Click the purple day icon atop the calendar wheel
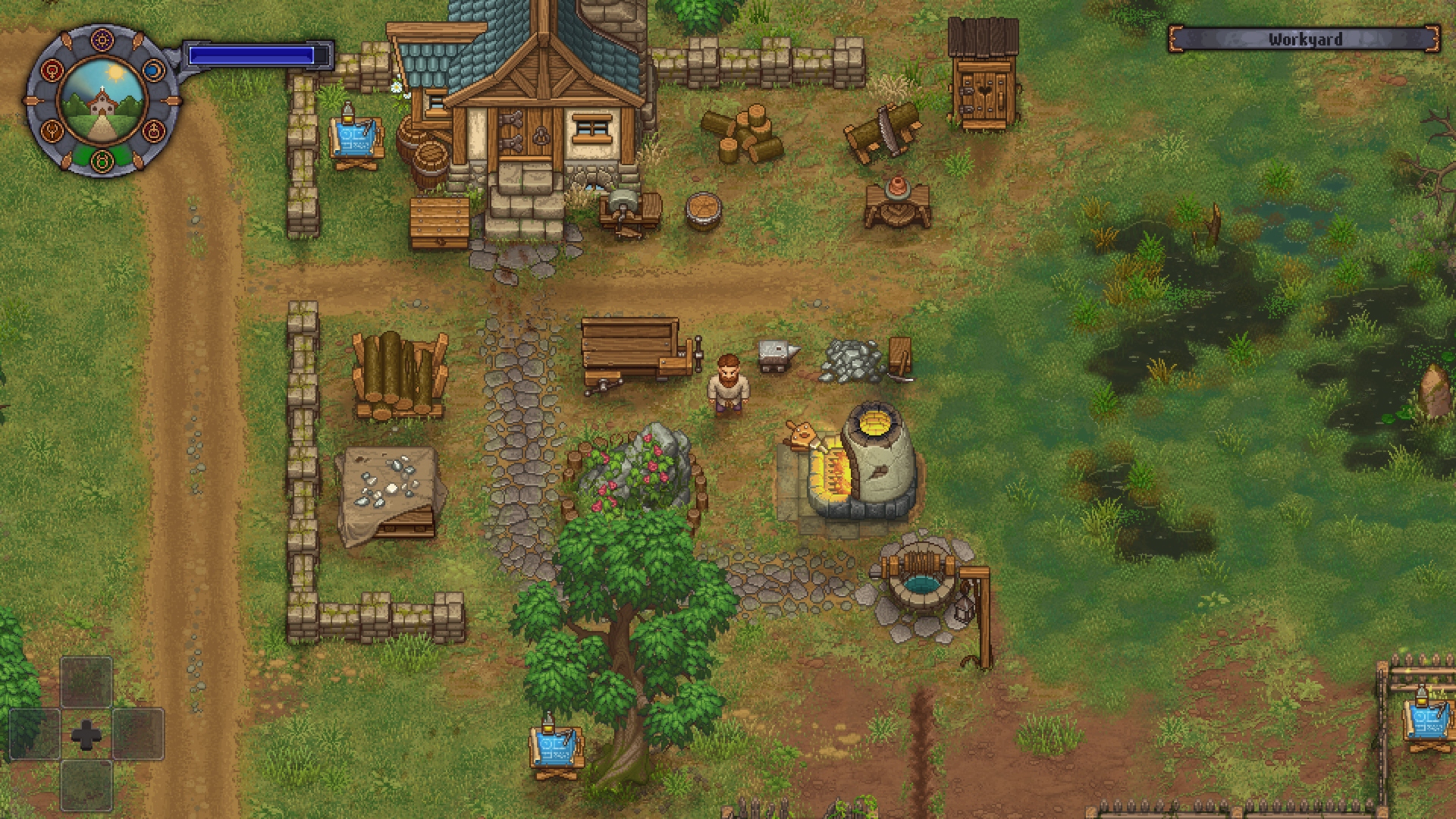Image resolution: width=1456 pixels, height=819 pixels. [x=101, y=39]
